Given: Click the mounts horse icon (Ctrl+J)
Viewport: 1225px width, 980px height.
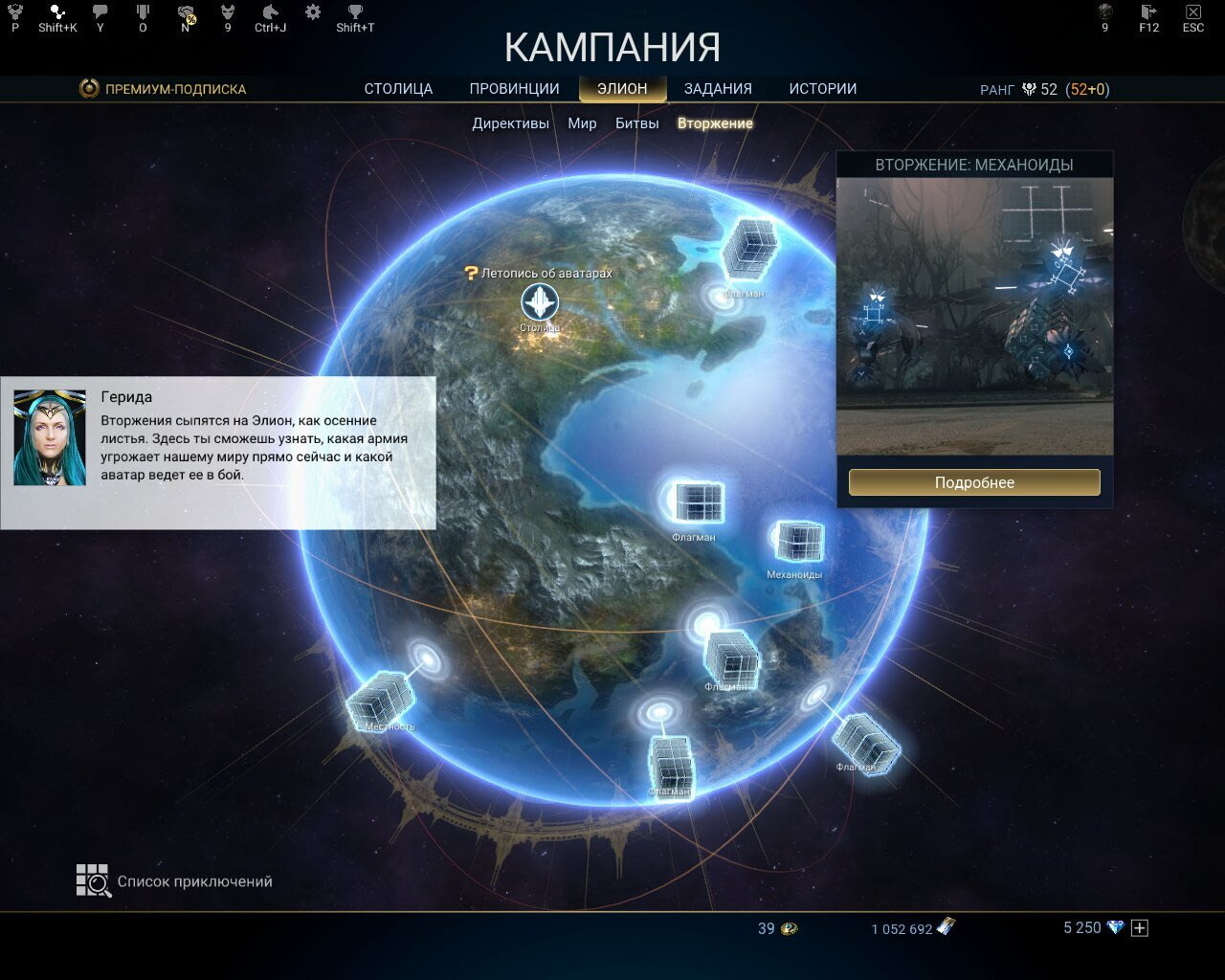Looking at the screenshot, I should 271,11.
